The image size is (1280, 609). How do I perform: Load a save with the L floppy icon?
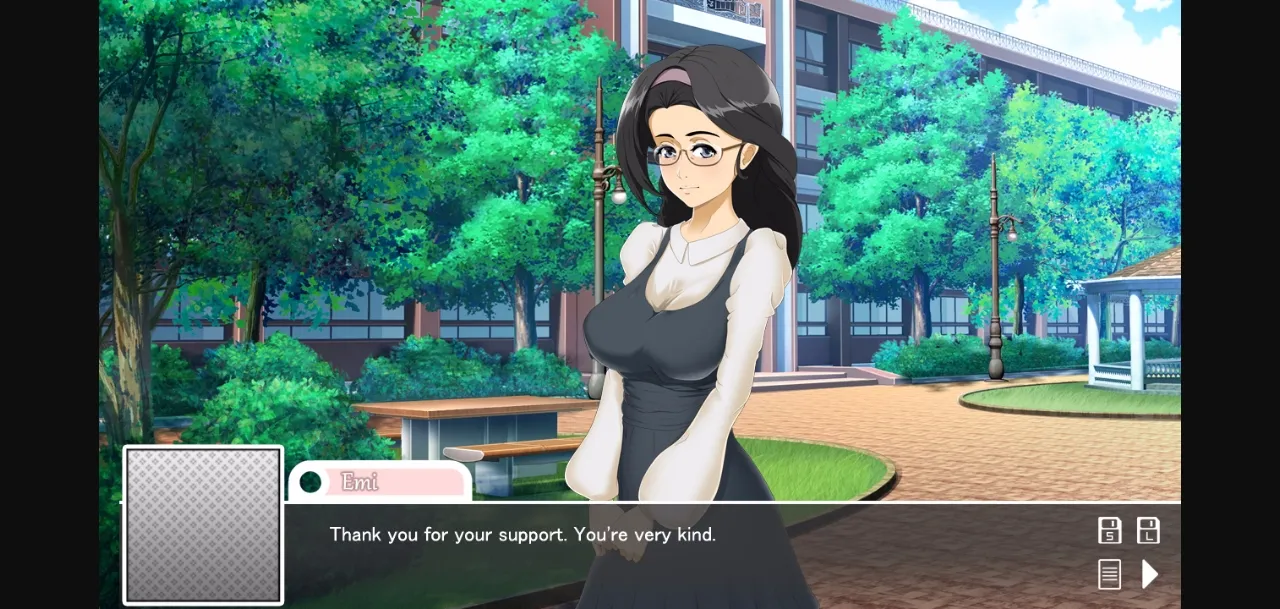click(x=1149, y=531)
